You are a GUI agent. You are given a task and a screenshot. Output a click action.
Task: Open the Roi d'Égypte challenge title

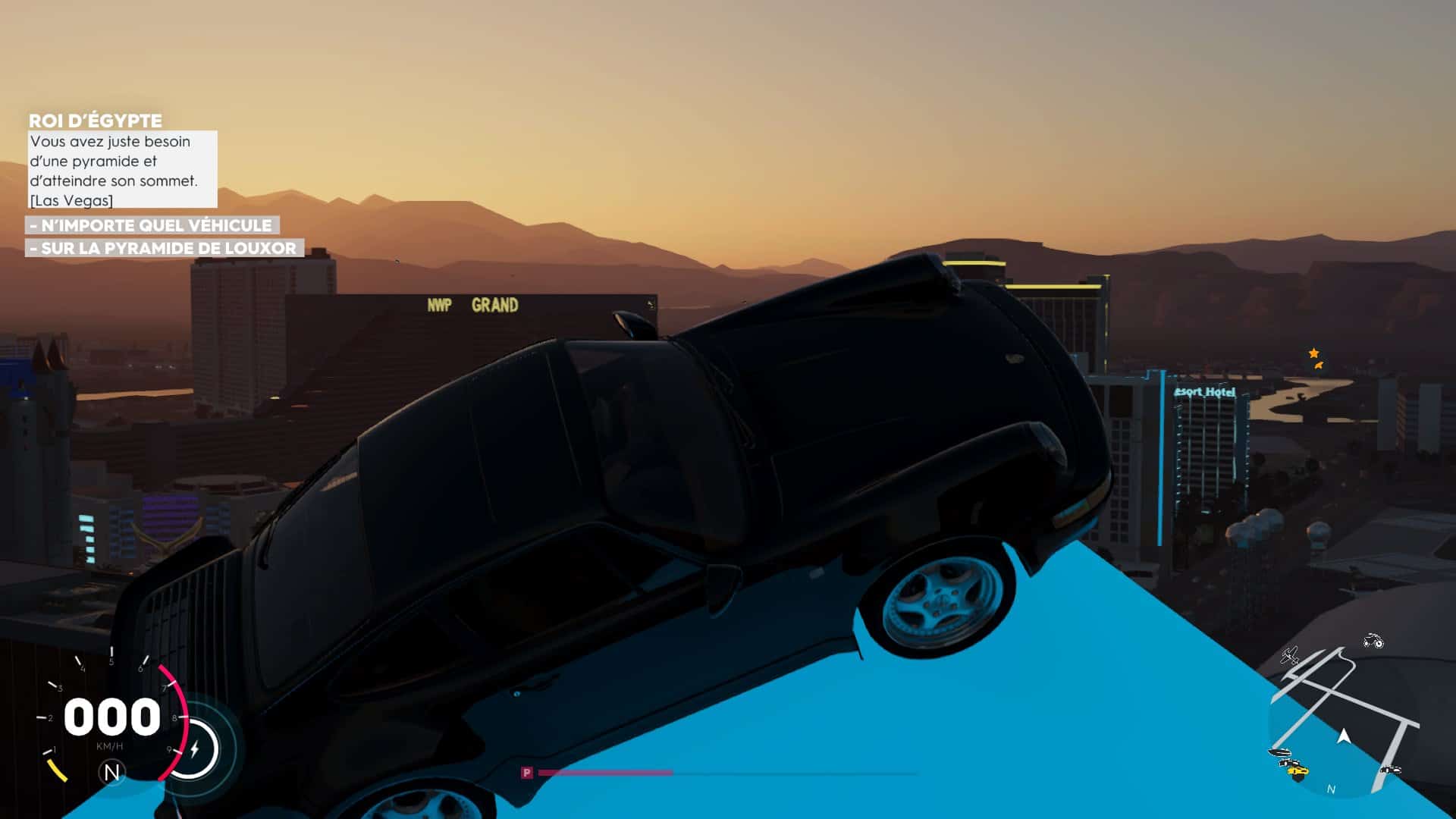click(x=96, y=121)
